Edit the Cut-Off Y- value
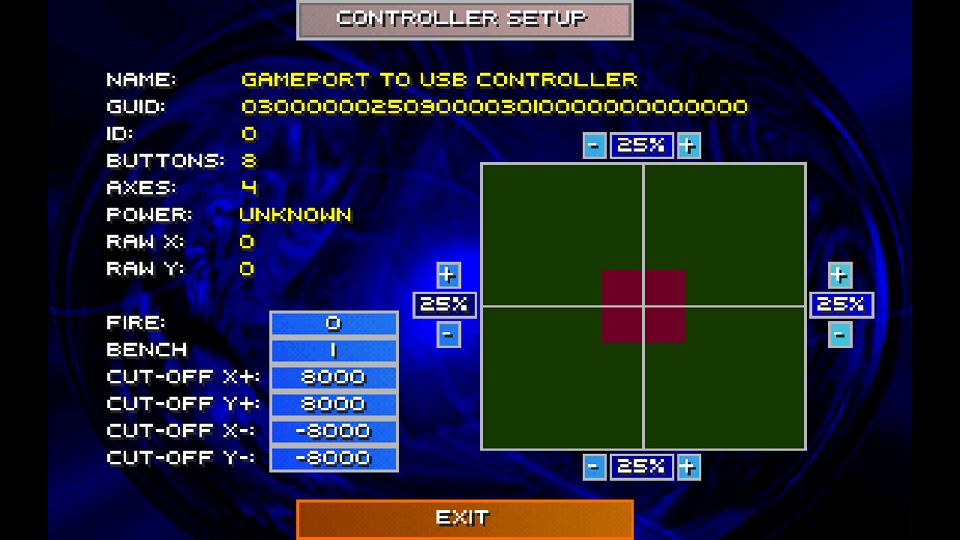This screenshot has width=960, height=540. 334,459
